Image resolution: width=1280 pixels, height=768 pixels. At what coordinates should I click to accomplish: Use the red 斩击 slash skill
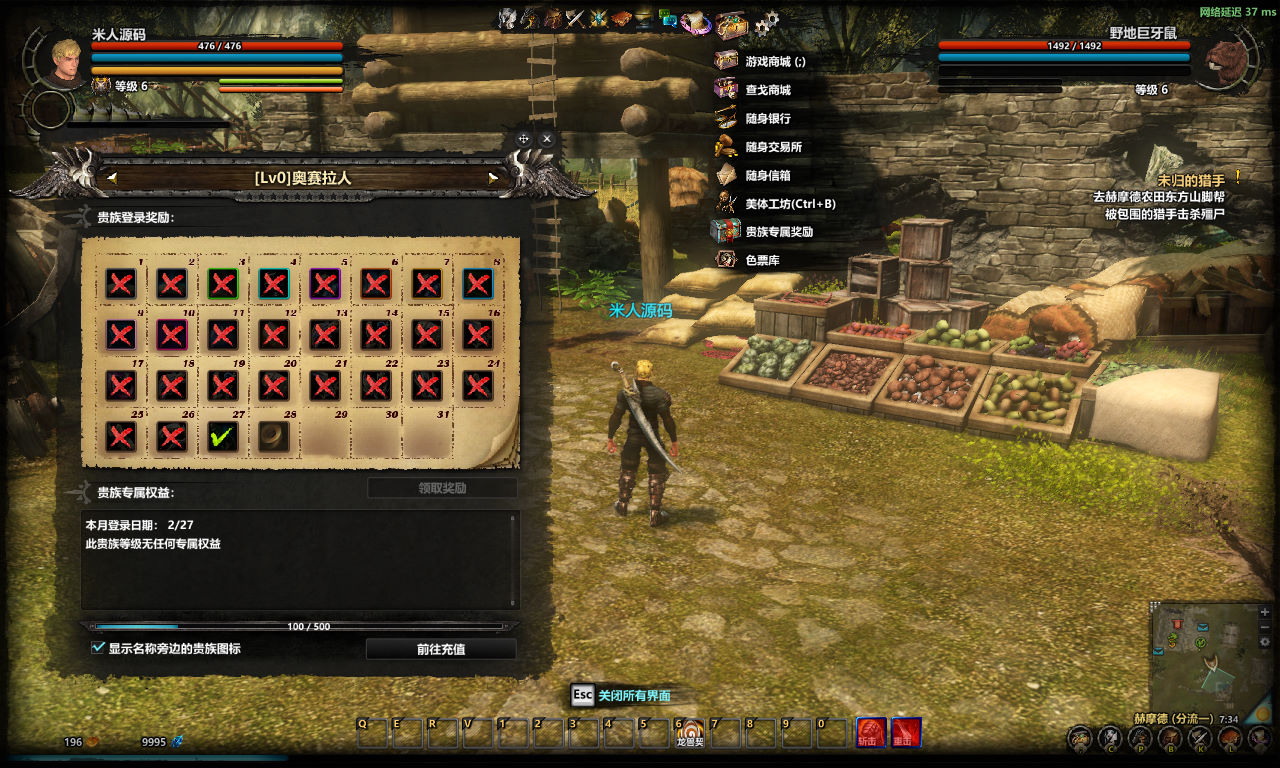coord(871,733)
